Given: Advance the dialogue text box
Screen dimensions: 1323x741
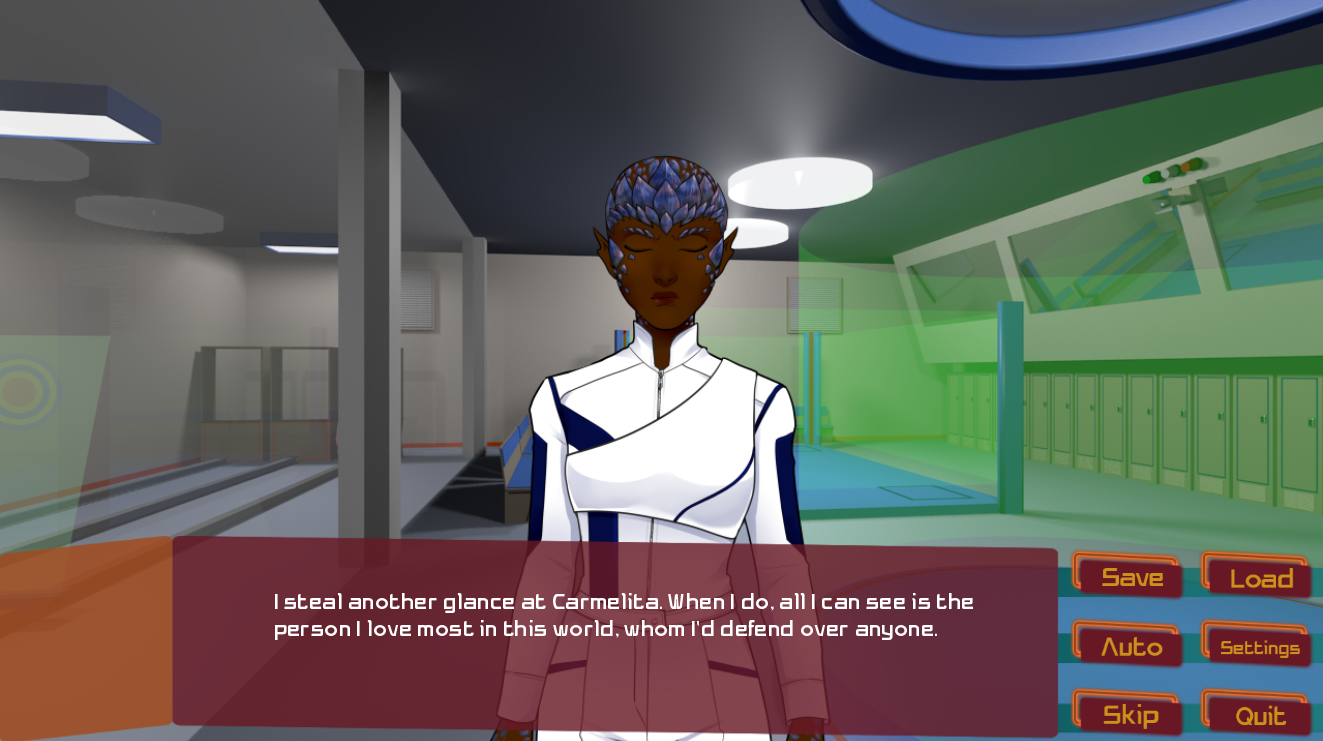Looking at the screenshot, I should tap(614, 638).
